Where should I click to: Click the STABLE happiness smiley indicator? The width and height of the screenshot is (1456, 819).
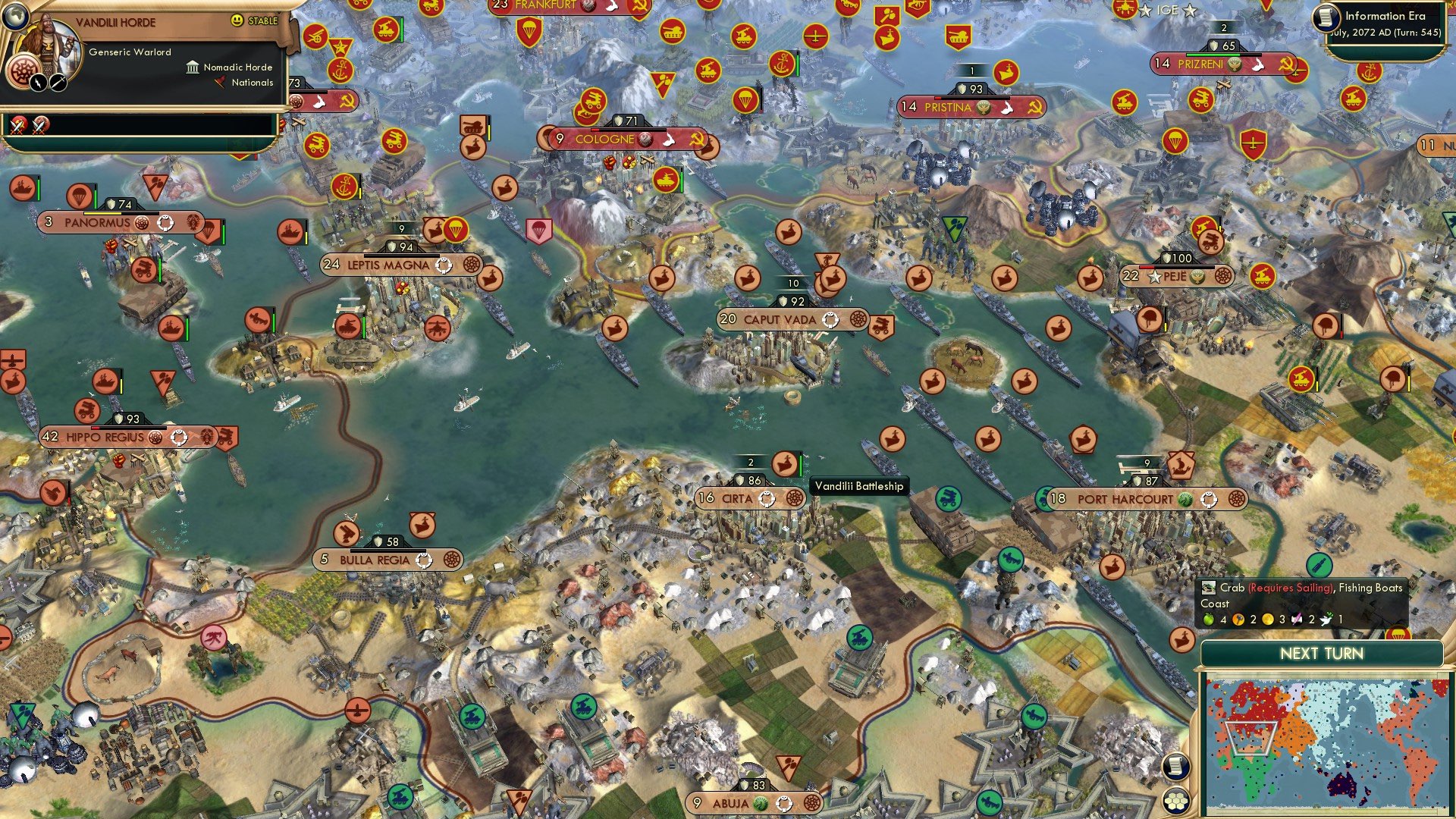point(239,21)
